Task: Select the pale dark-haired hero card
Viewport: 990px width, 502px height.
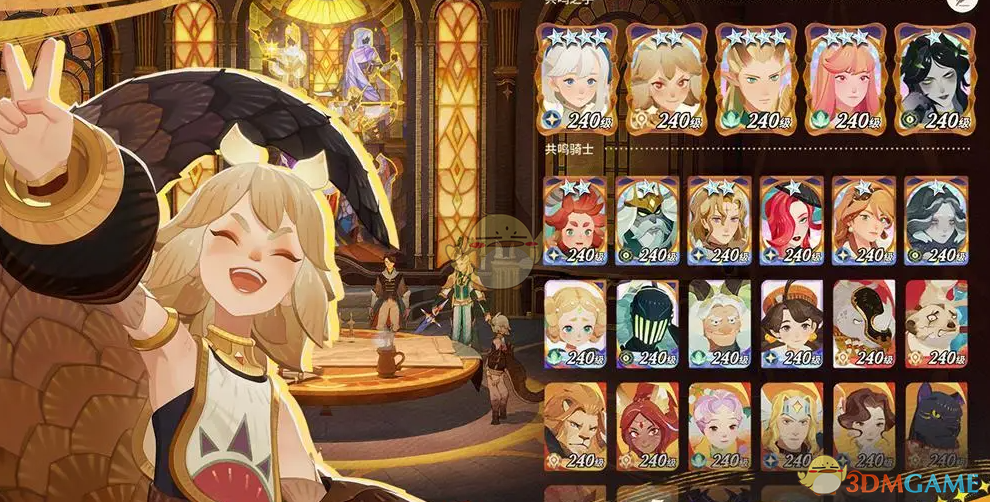Action: point(932,78)
